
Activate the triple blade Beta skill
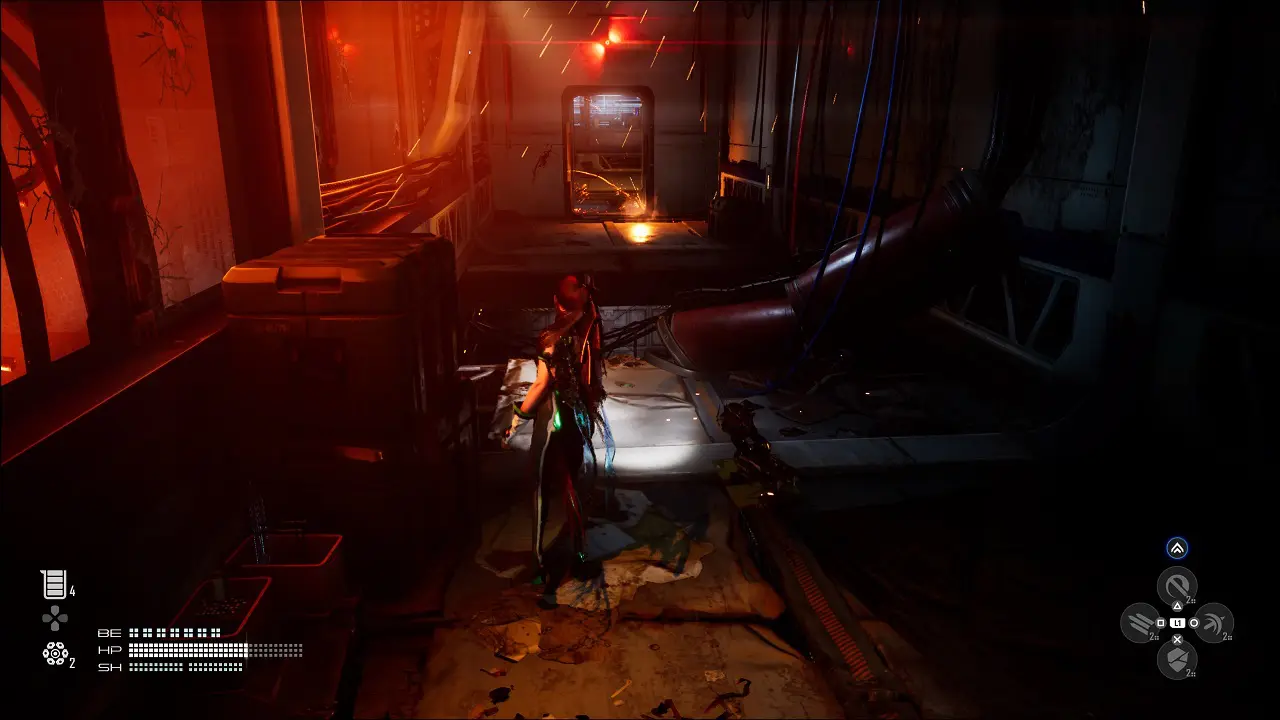[1140, 622]
